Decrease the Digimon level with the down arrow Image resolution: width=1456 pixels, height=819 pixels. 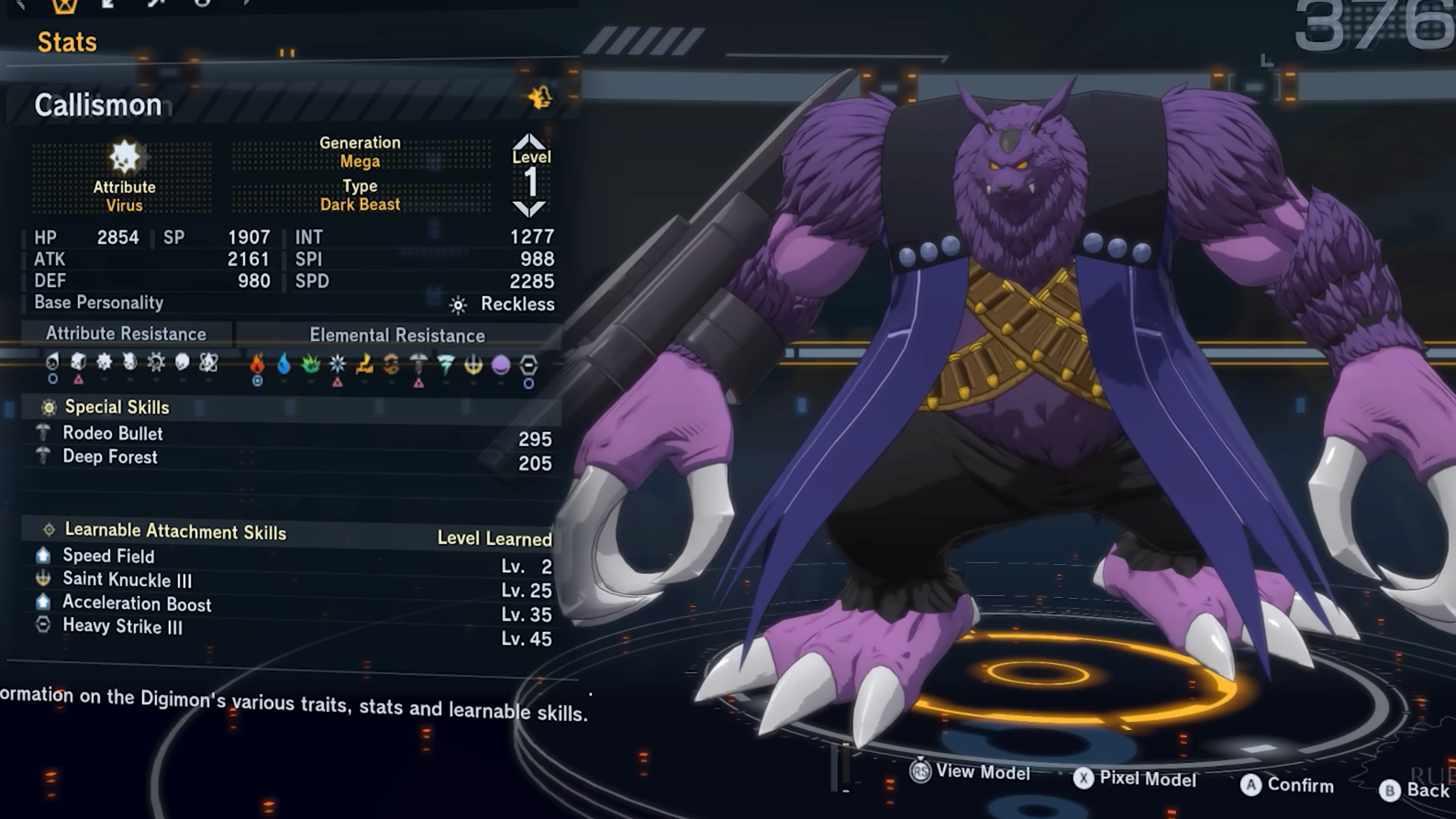[x=529, y=208]
